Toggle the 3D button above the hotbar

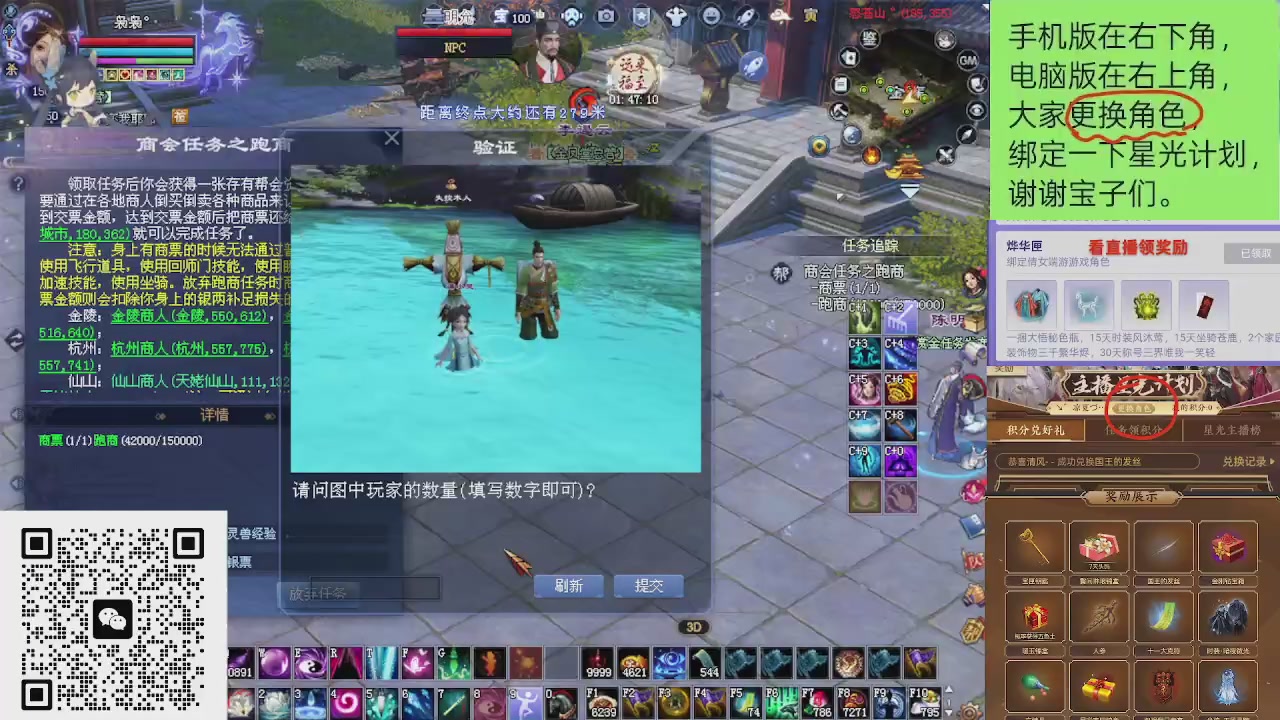click(694, 626)
